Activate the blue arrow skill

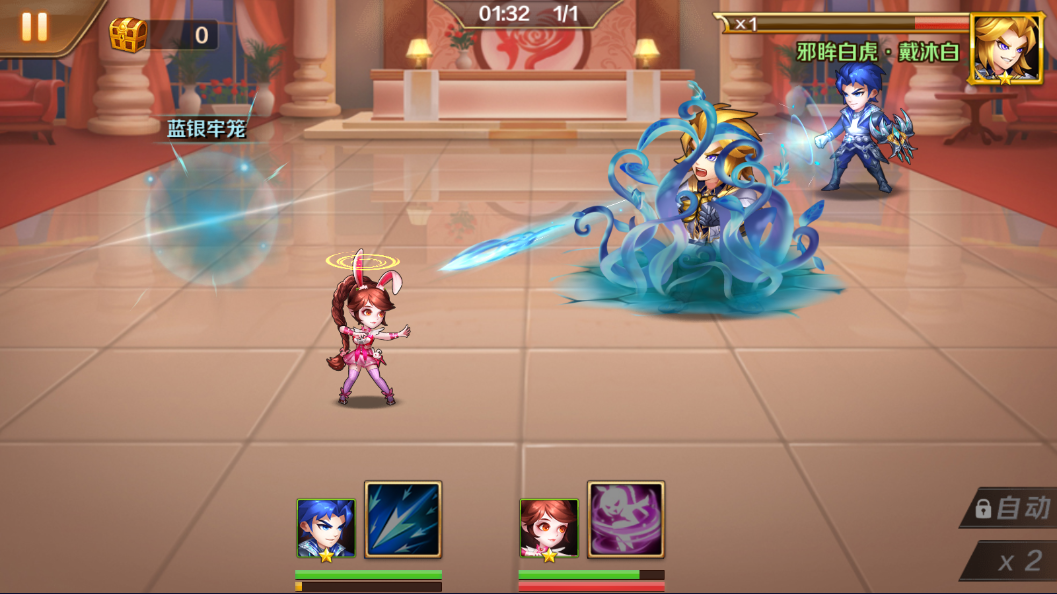pyautogui.click(x=403, y=520)
